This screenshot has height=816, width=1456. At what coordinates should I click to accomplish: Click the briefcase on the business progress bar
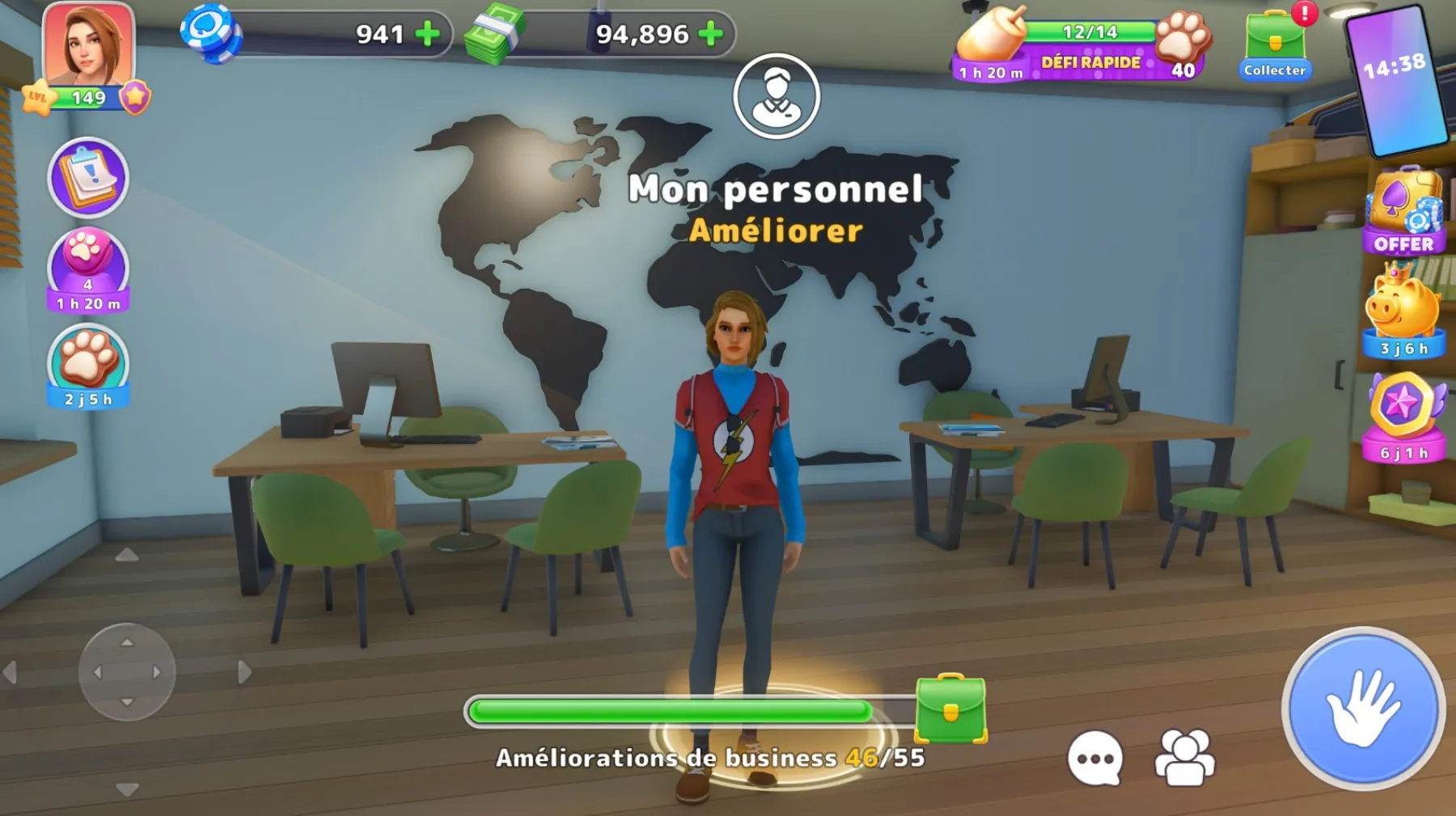[950, 708]
